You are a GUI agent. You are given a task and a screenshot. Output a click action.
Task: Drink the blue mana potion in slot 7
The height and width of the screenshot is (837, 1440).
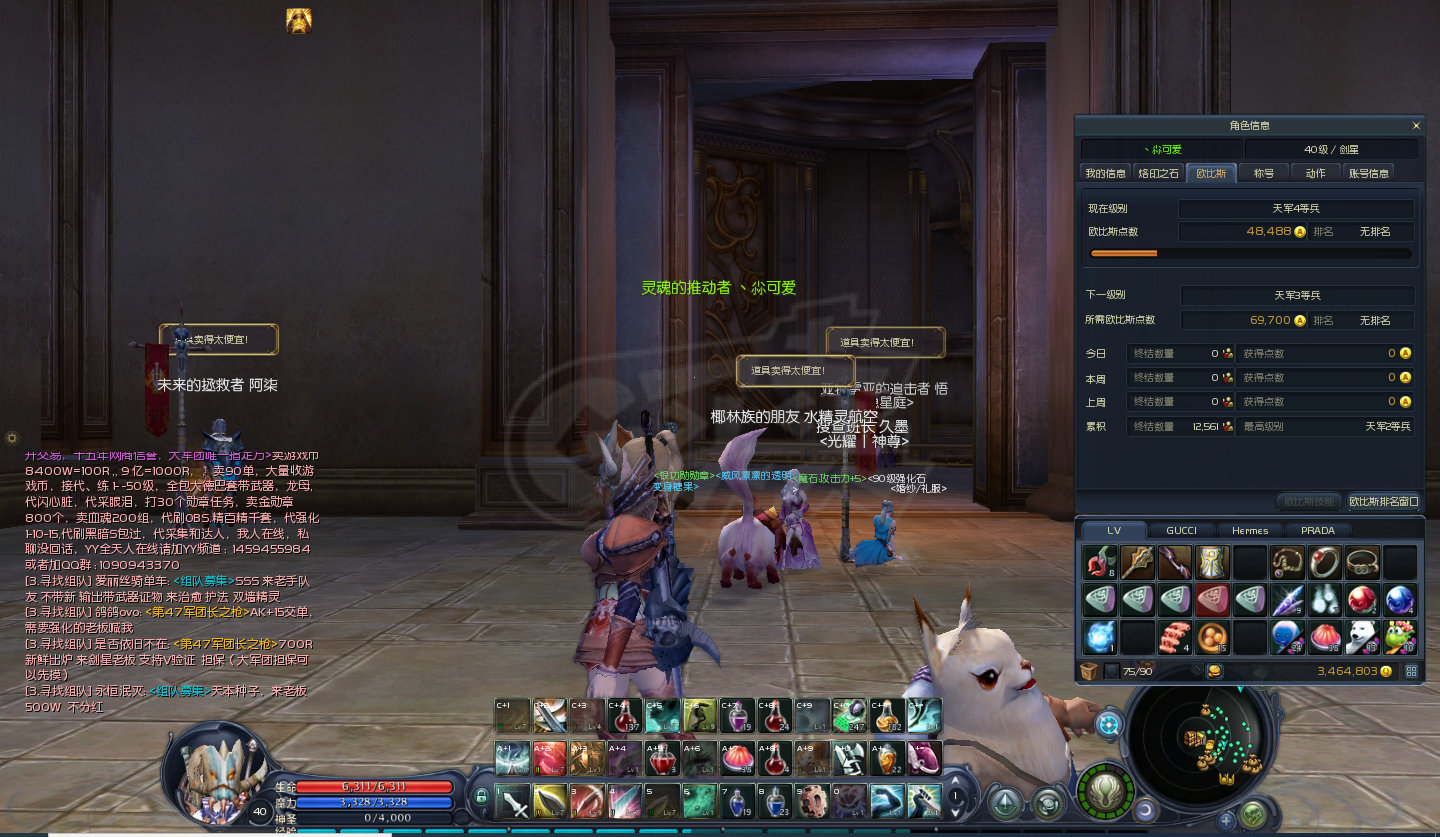coord(737,801)
